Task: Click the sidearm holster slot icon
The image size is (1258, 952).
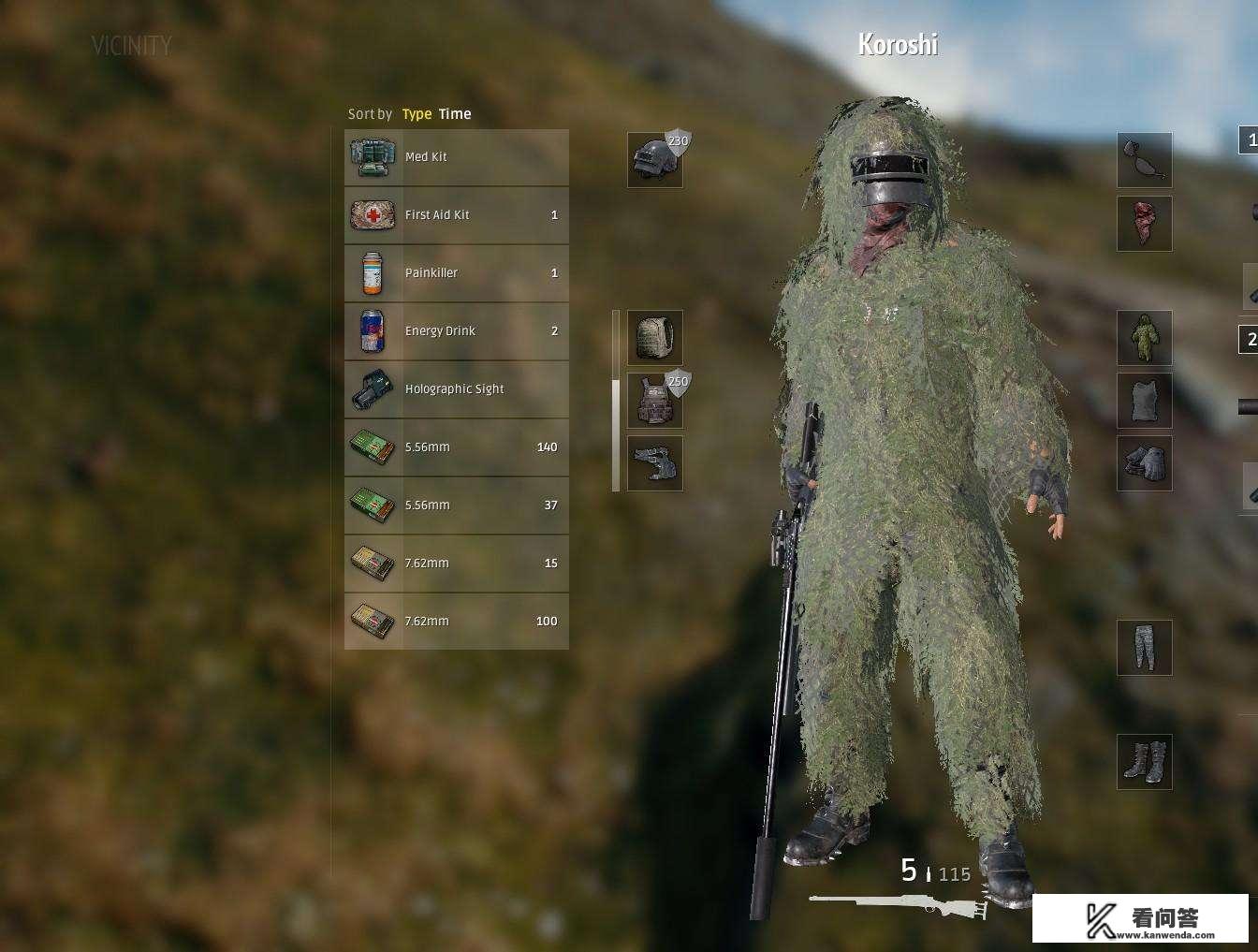Action: pos(654,463)
